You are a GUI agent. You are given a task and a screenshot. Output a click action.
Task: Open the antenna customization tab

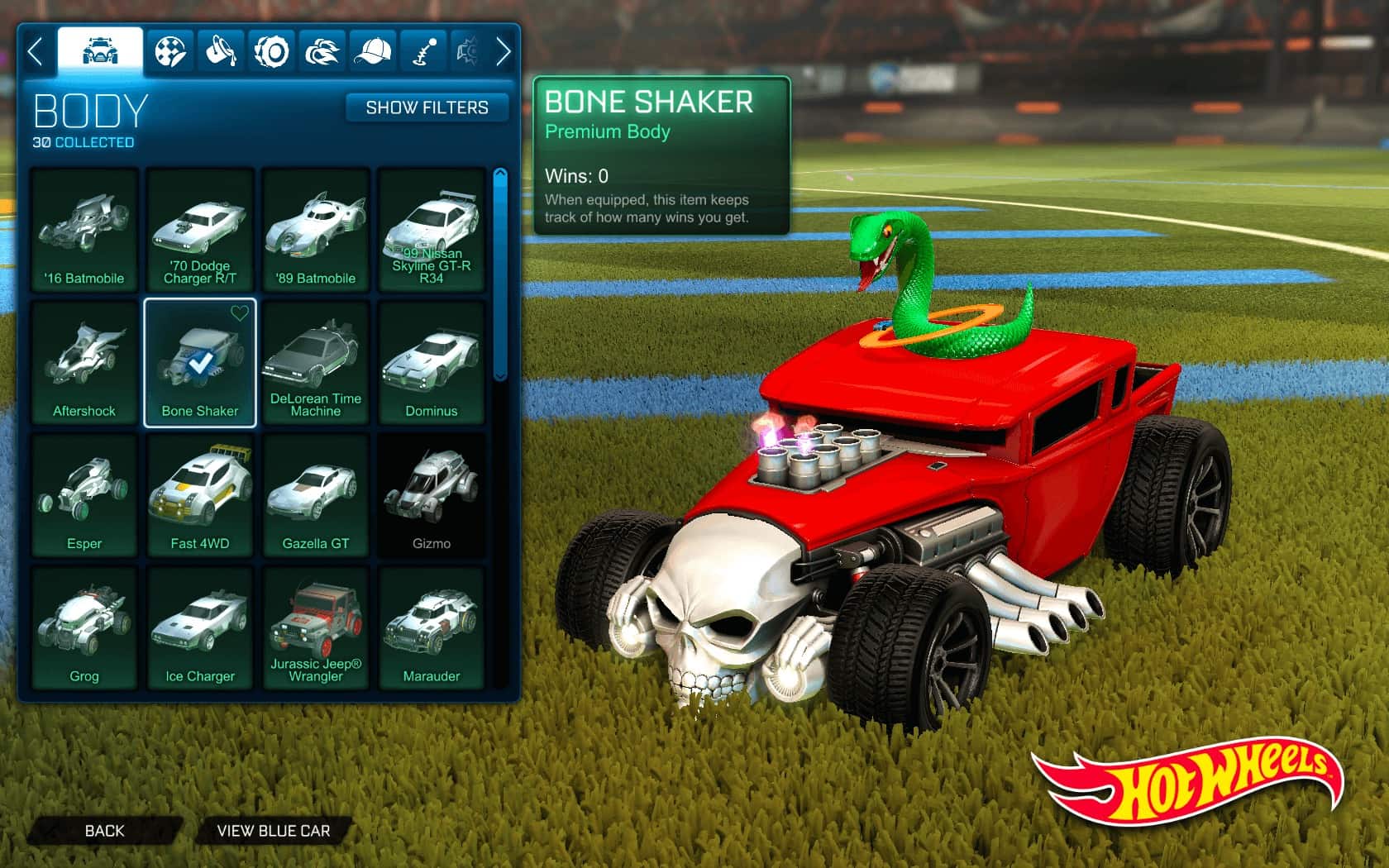(x=424, y=52)
